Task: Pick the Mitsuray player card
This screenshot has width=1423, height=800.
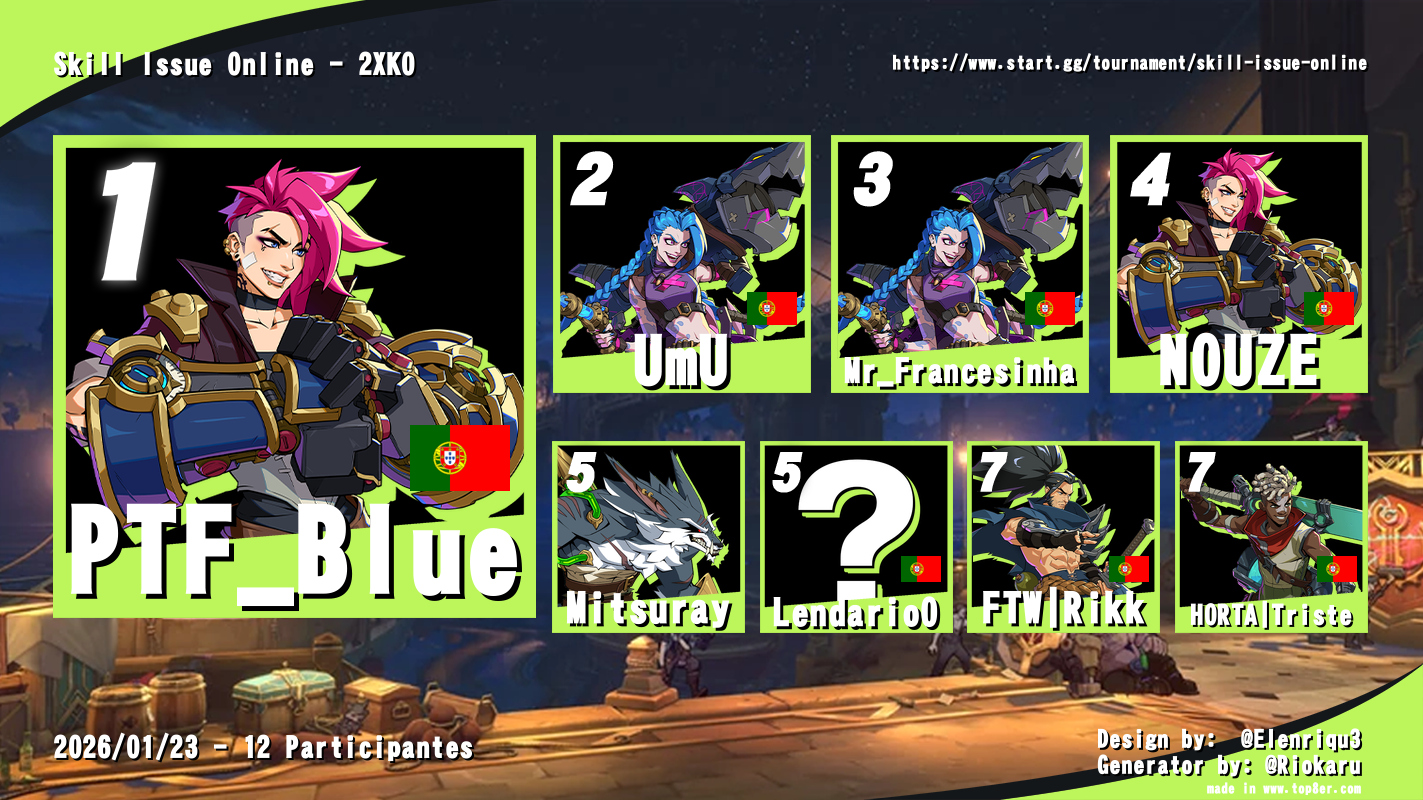Action: pos(648,537)
